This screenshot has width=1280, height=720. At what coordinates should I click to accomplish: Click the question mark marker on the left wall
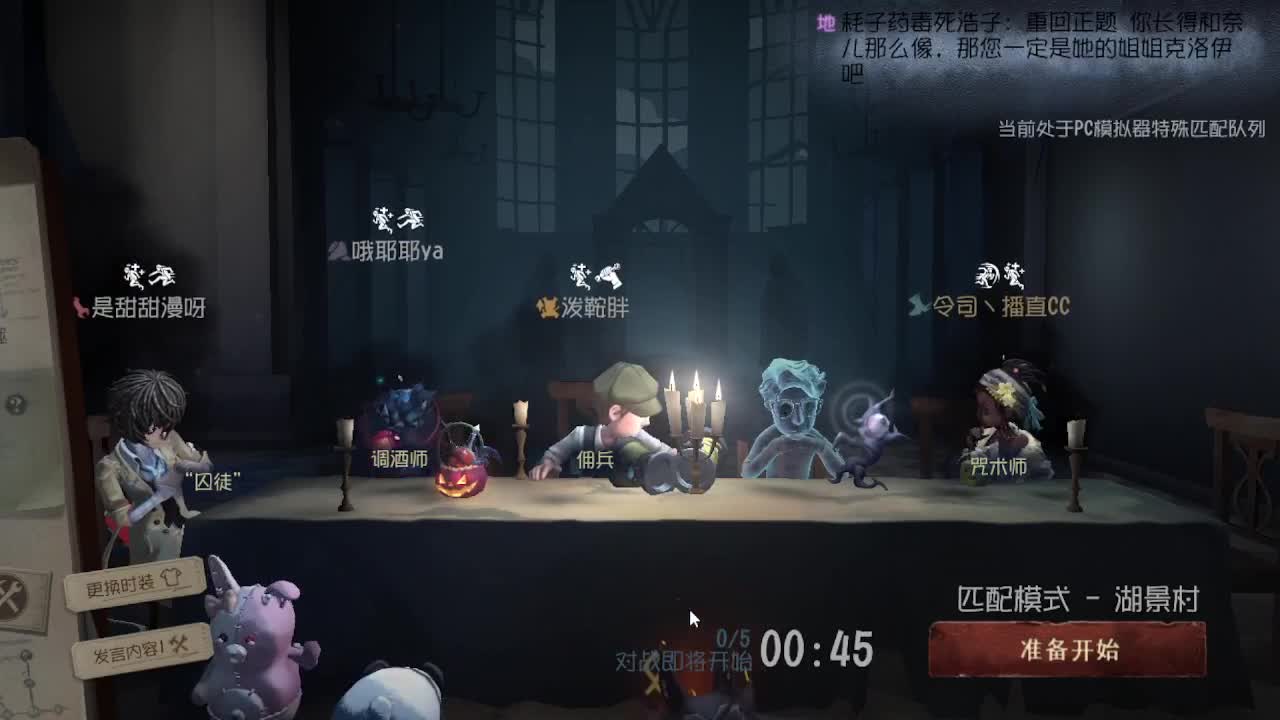coord(16,404)
